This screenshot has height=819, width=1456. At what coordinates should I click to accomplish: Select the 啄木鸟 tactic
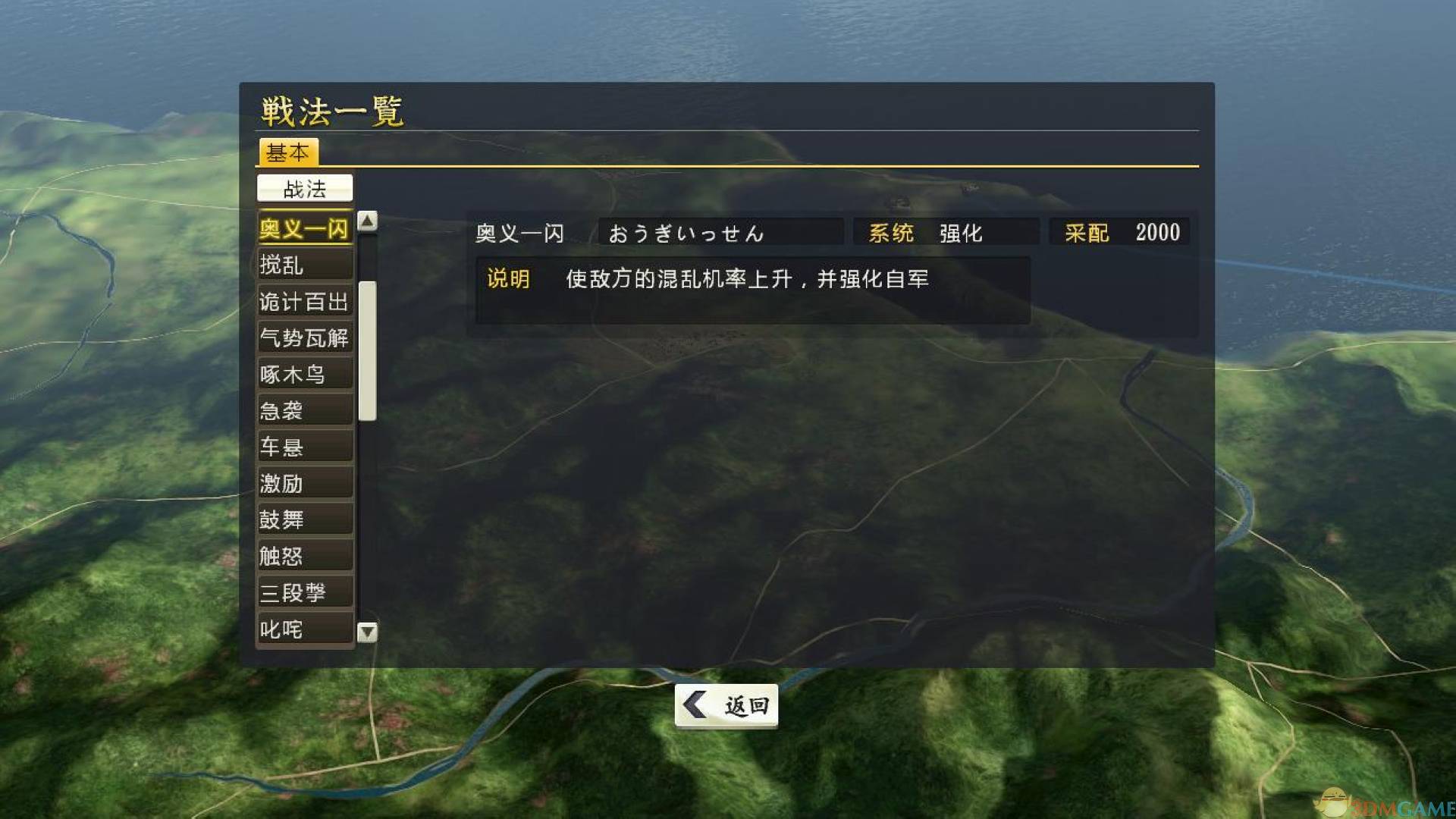click(303, 374)
